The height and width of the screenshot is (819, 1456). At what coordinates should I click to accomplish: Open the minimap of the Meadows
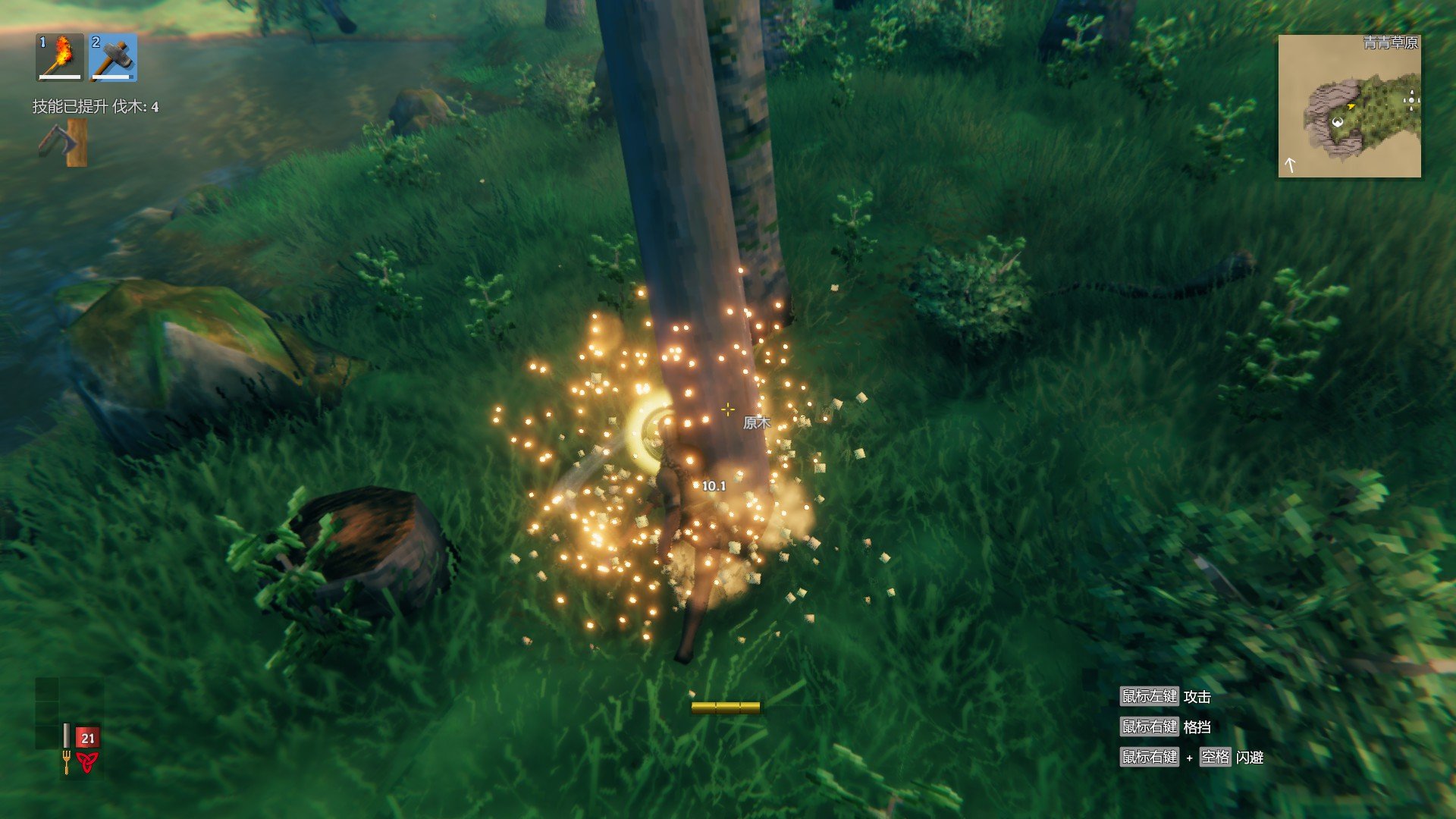coord(1349,106)
